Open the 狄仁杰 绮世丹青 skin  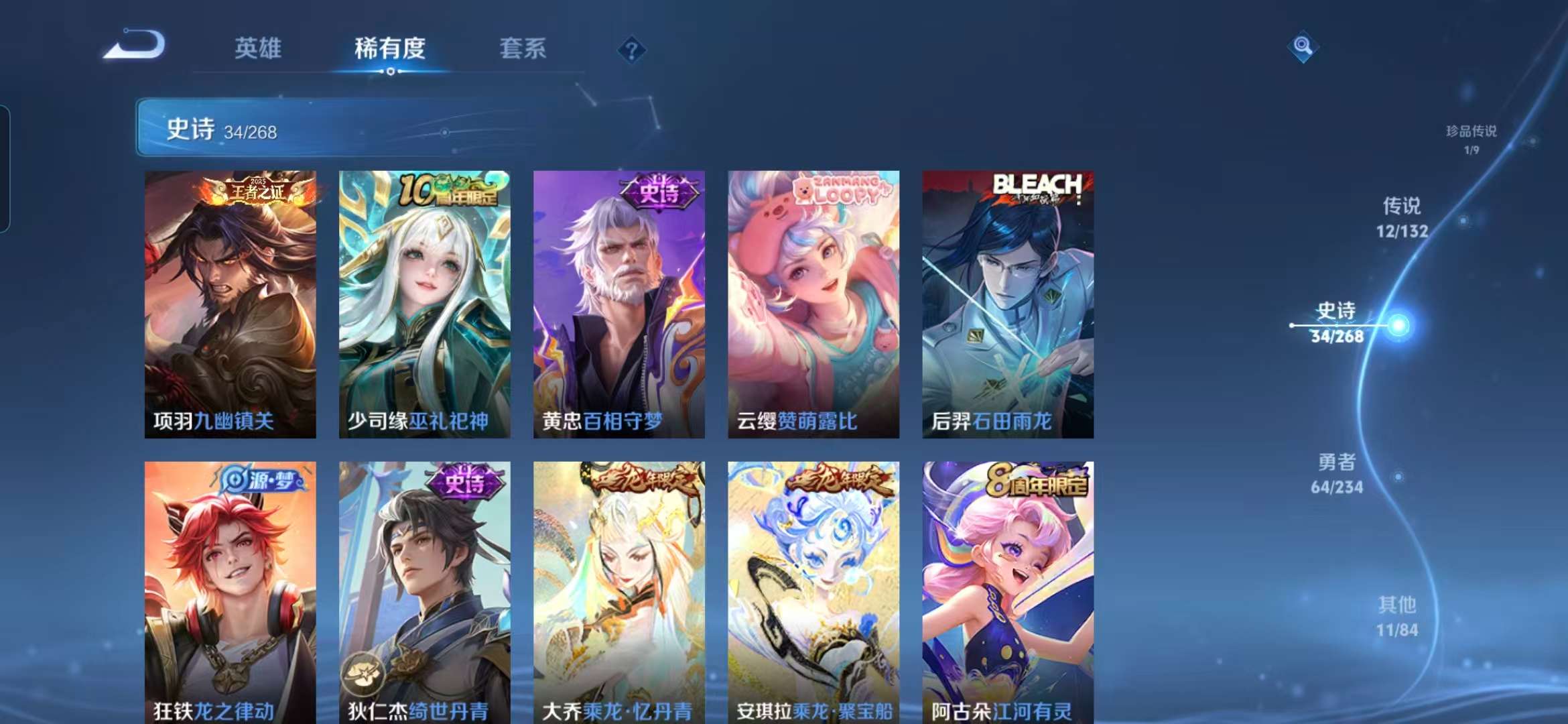coord(424,590)
